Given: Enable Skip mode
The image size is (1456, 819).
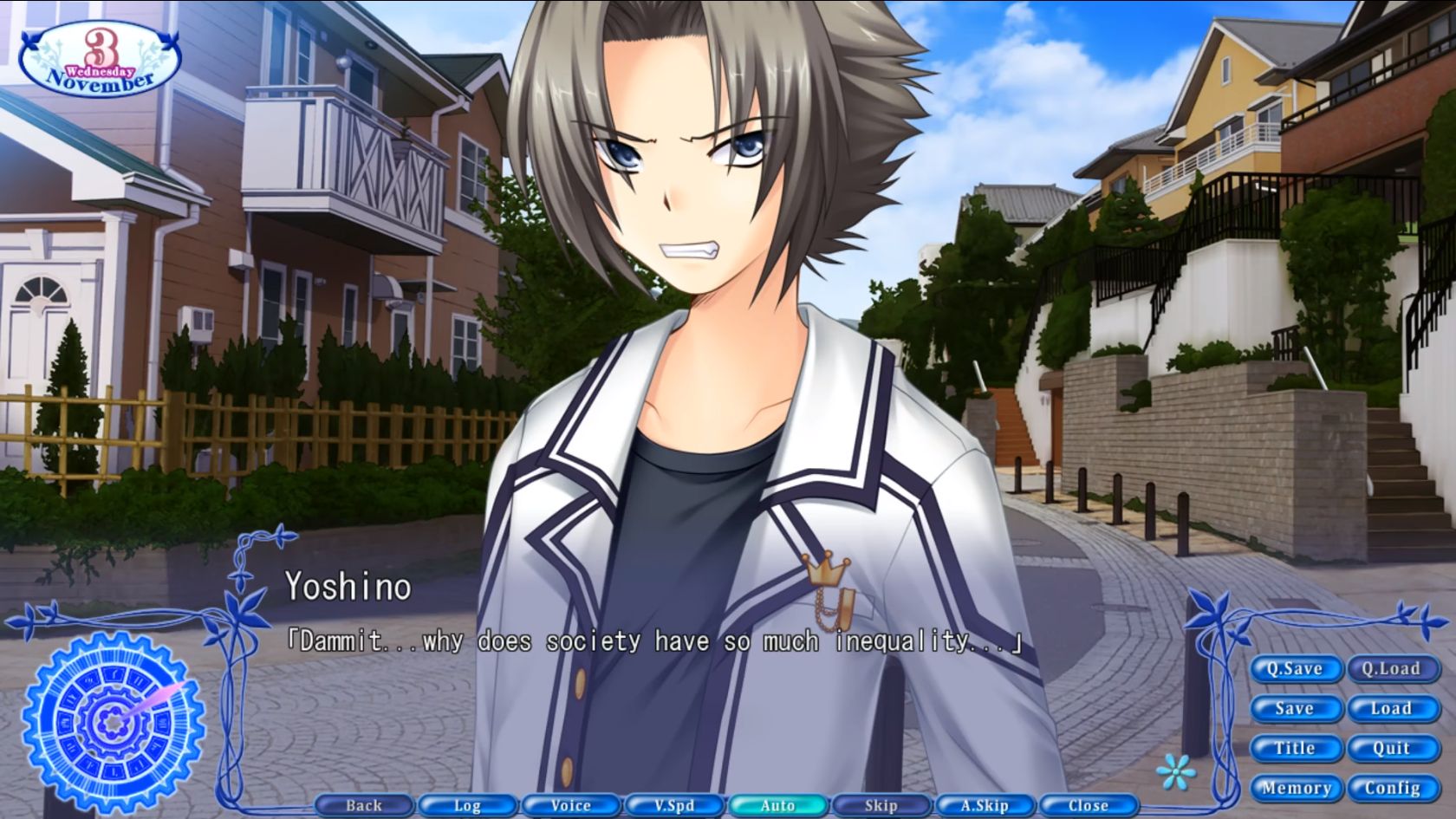Looking at the screenshot, I should (x=881, y=805).
